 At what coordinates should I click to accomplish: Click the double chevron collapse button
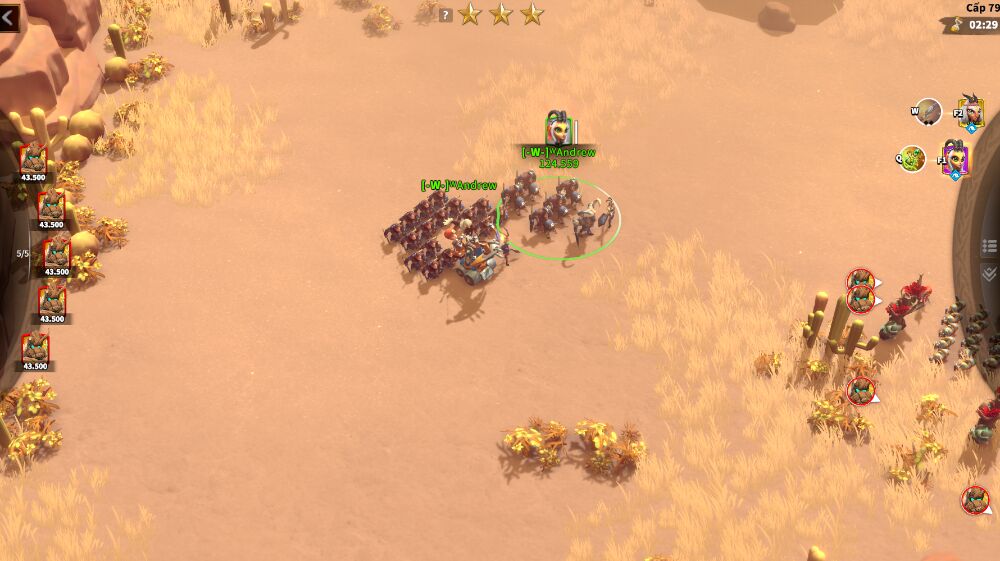pos(989,274)
